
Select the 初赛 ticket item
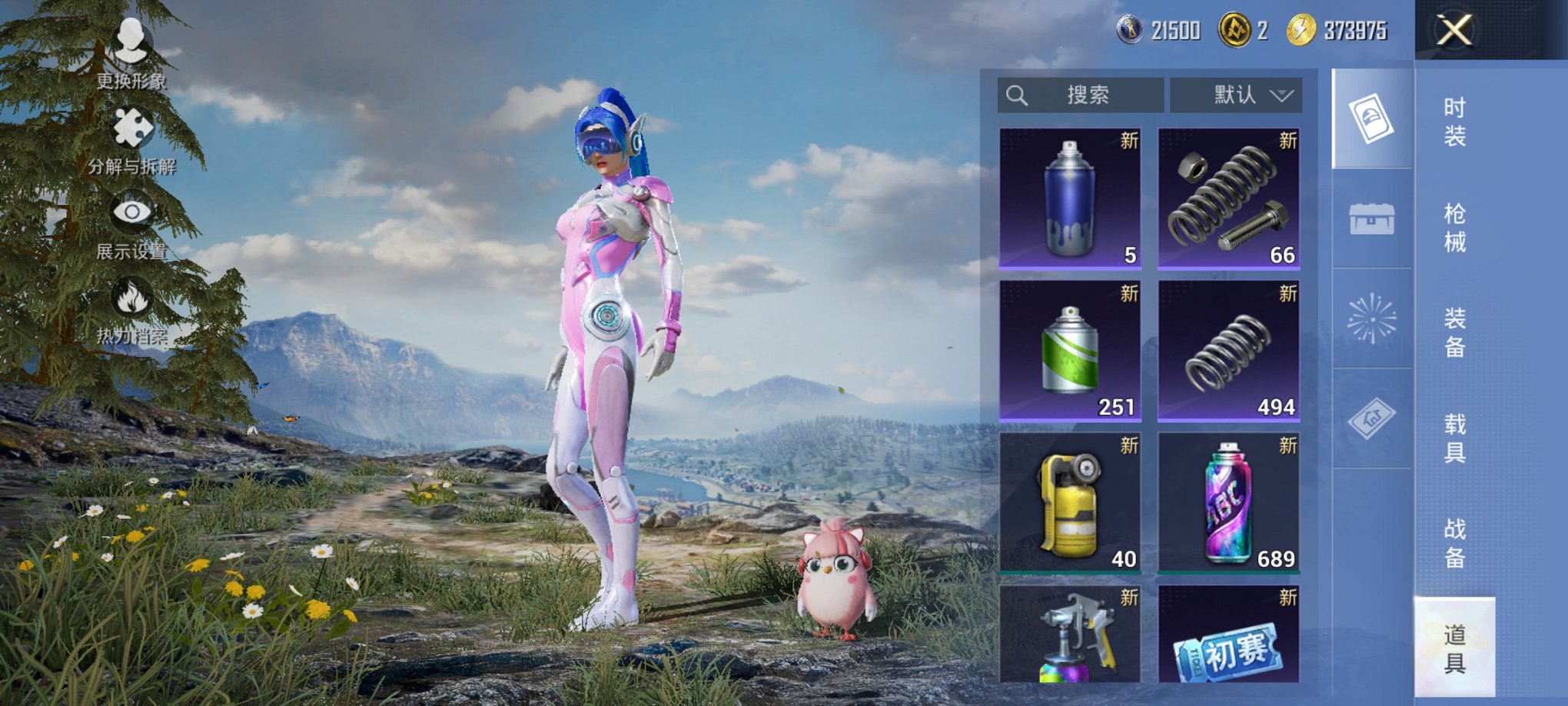point(1229,635)
